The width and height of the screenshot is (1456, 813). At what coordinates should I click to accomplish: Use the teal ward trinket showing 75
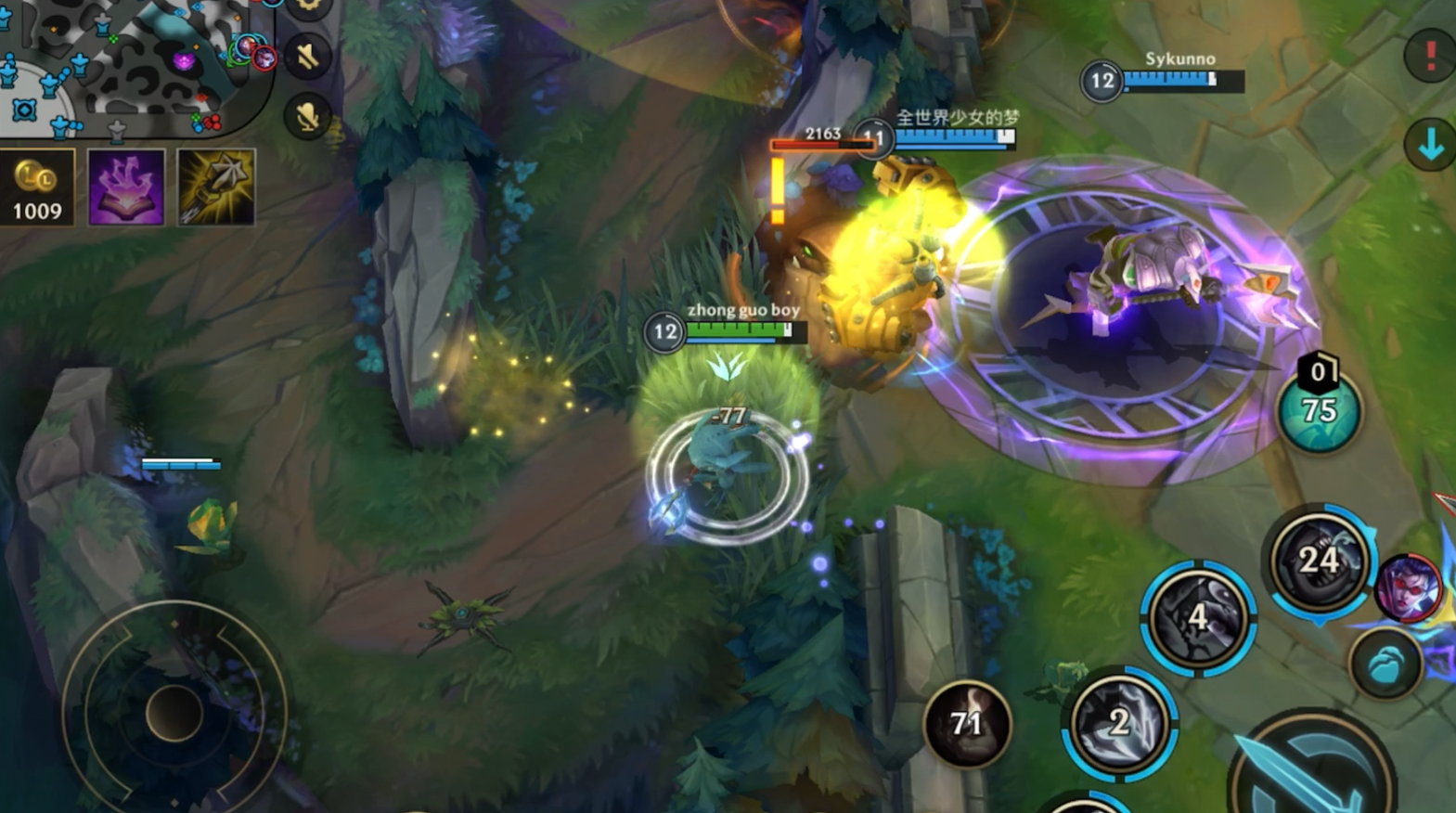[1319, 410]
